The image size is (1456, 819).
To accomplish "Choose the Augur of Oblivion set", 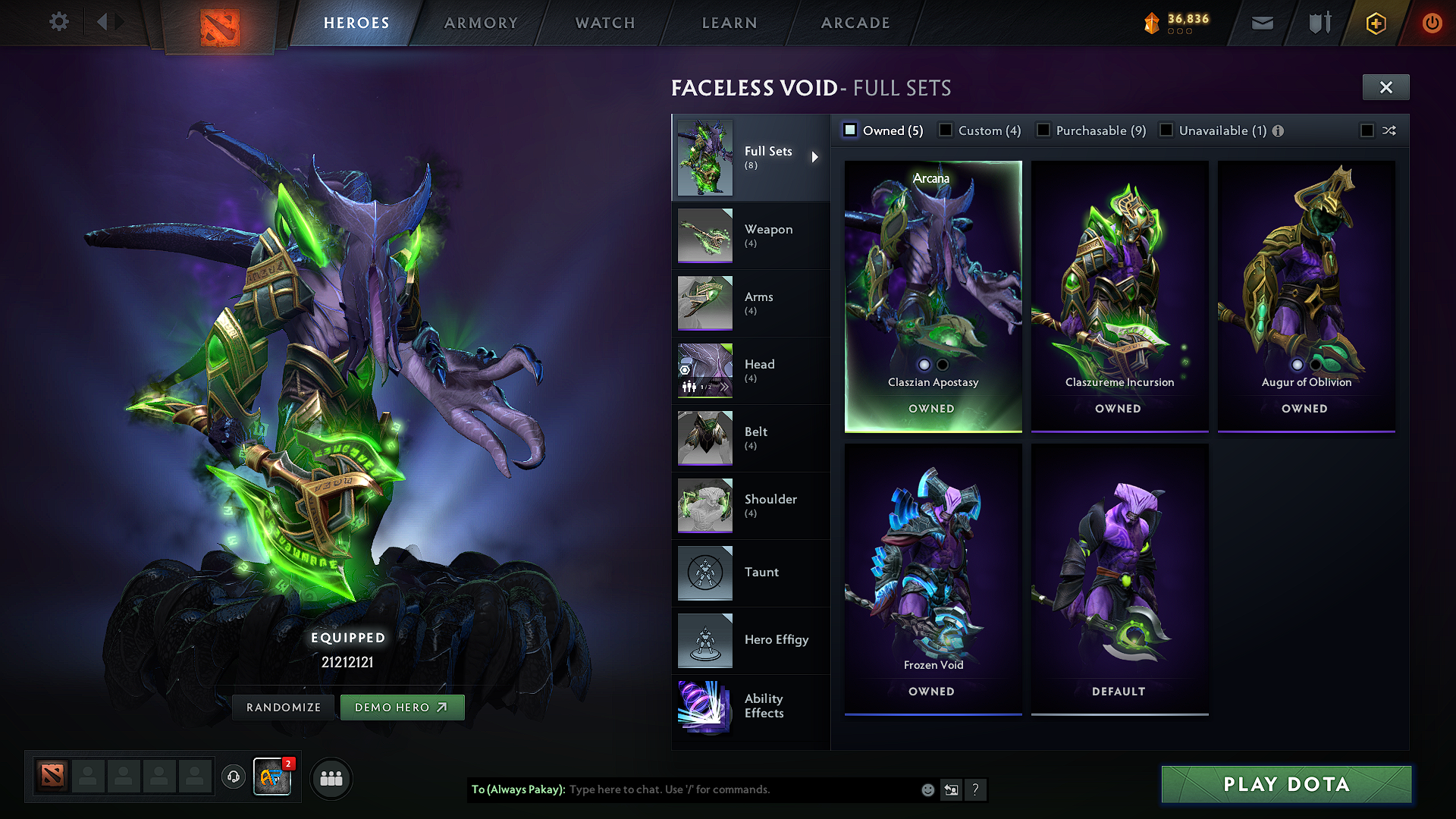I will point(1306,296).
